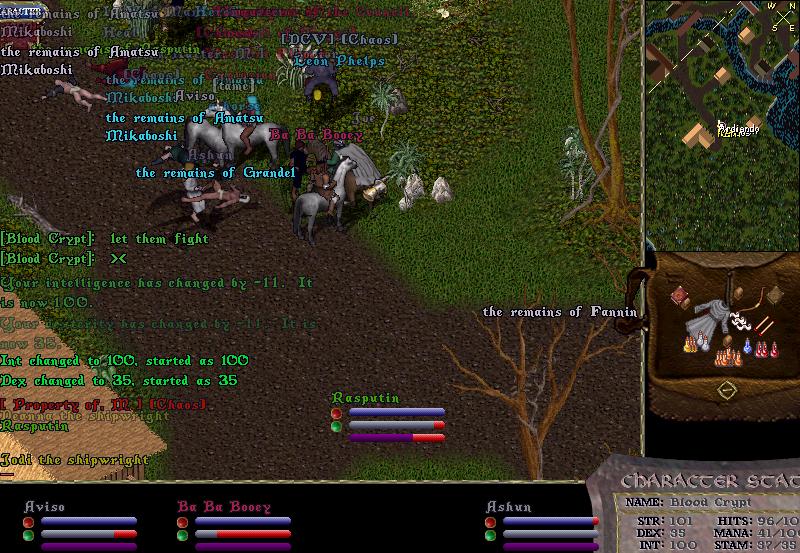800x553 pixels.
Task: Click the blue potion in the backpack
Action: point(745,349)
